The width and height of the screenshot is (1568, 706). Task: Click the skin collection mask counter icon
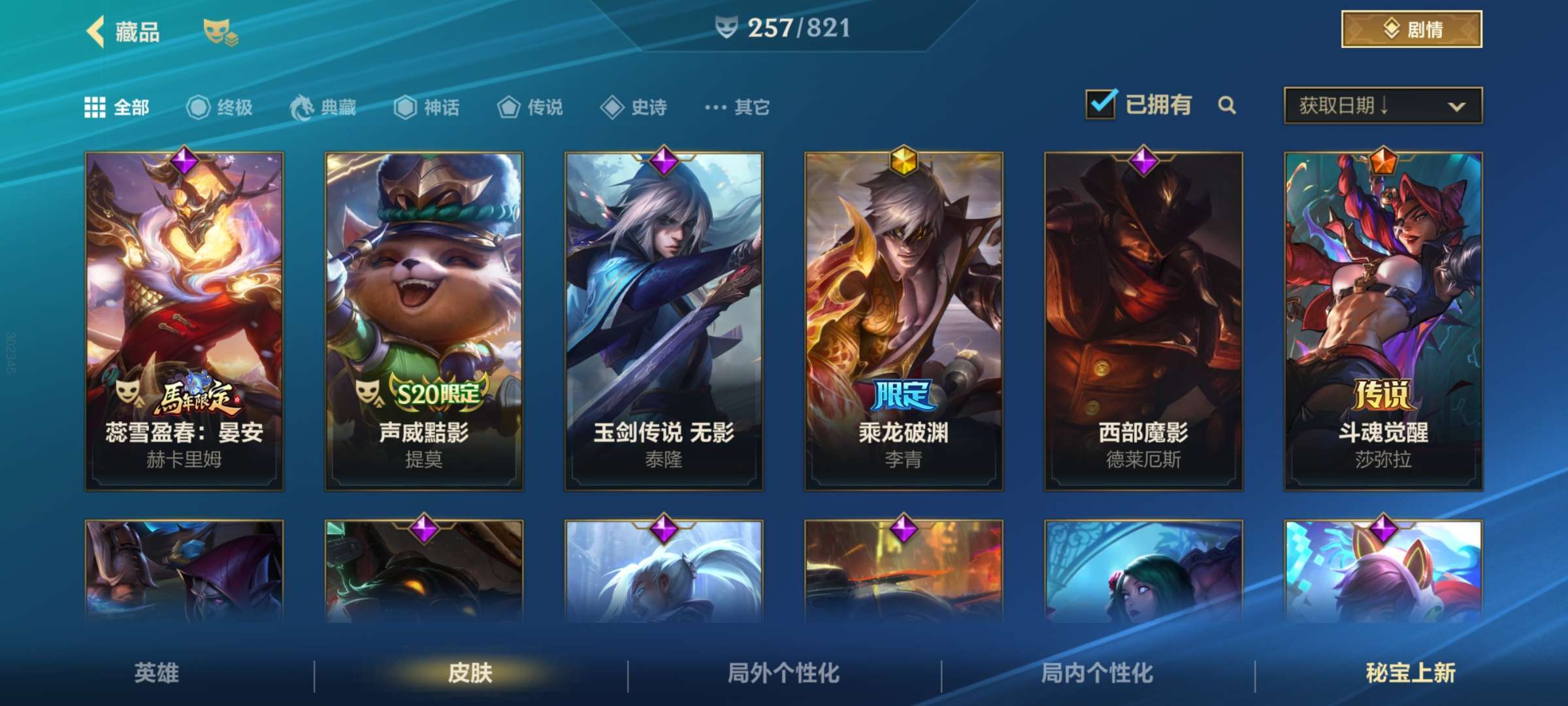tap(727, 27)
